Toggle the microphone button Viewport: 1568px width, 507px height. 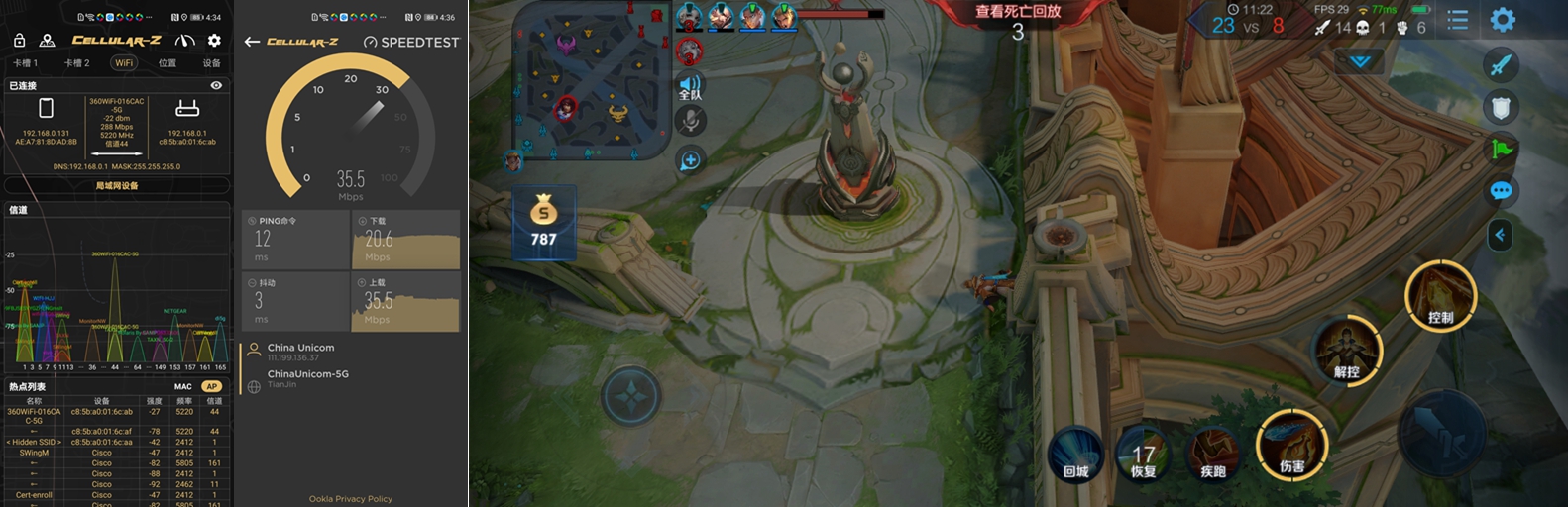691,121
